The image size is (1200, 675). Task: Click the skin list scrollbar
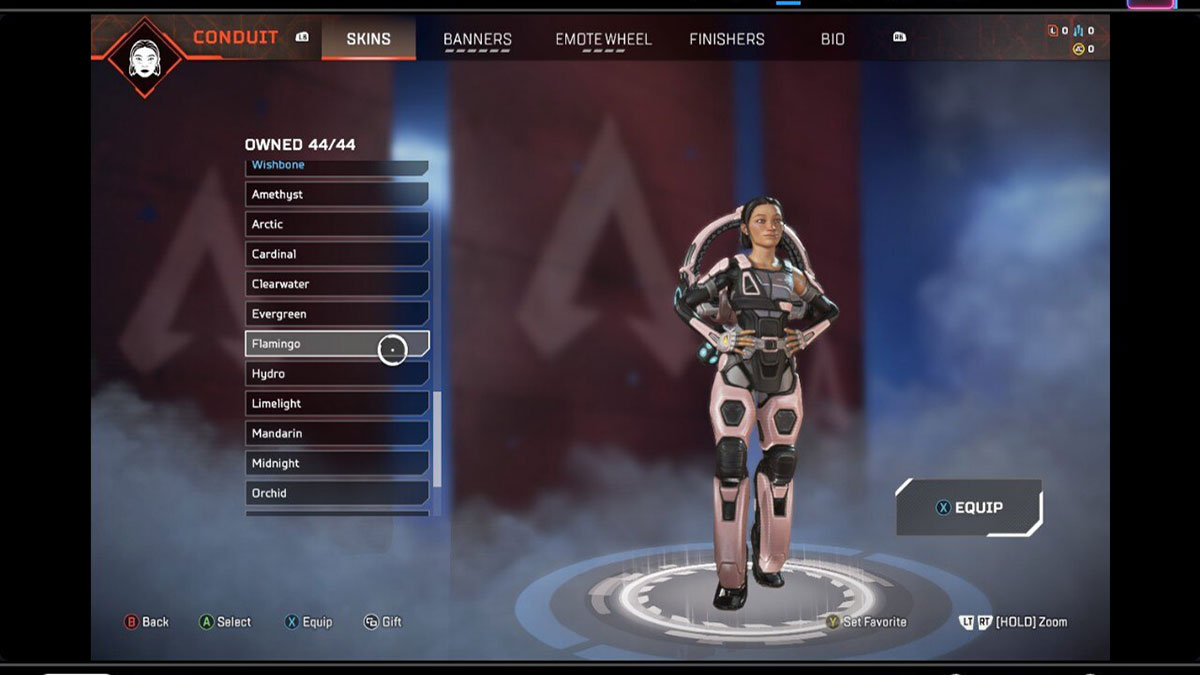pos(437,438)
